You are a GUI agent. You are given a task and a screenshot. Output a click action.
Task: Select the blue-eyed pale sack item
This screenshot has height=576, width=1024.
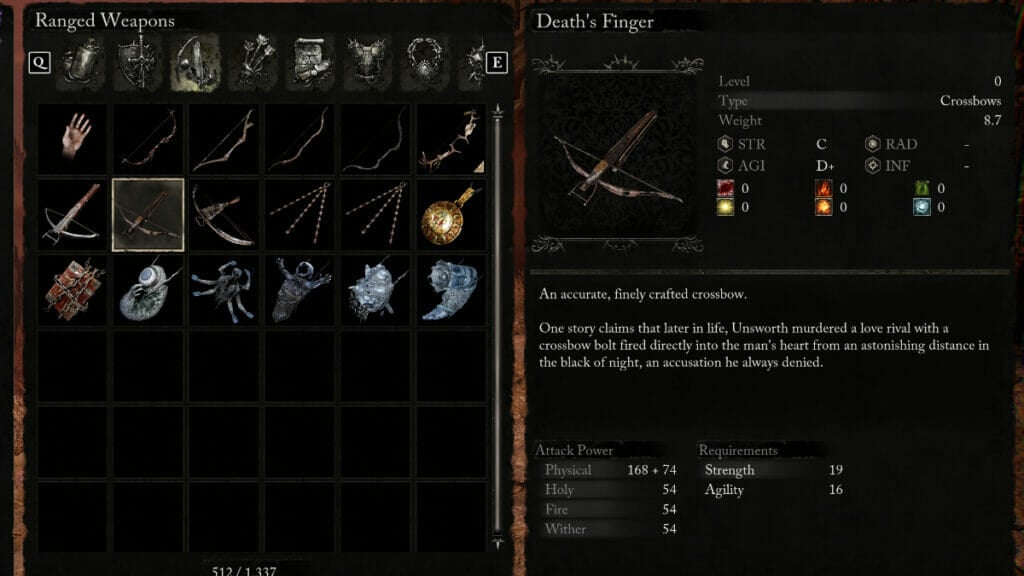click(x=148, y=290)
